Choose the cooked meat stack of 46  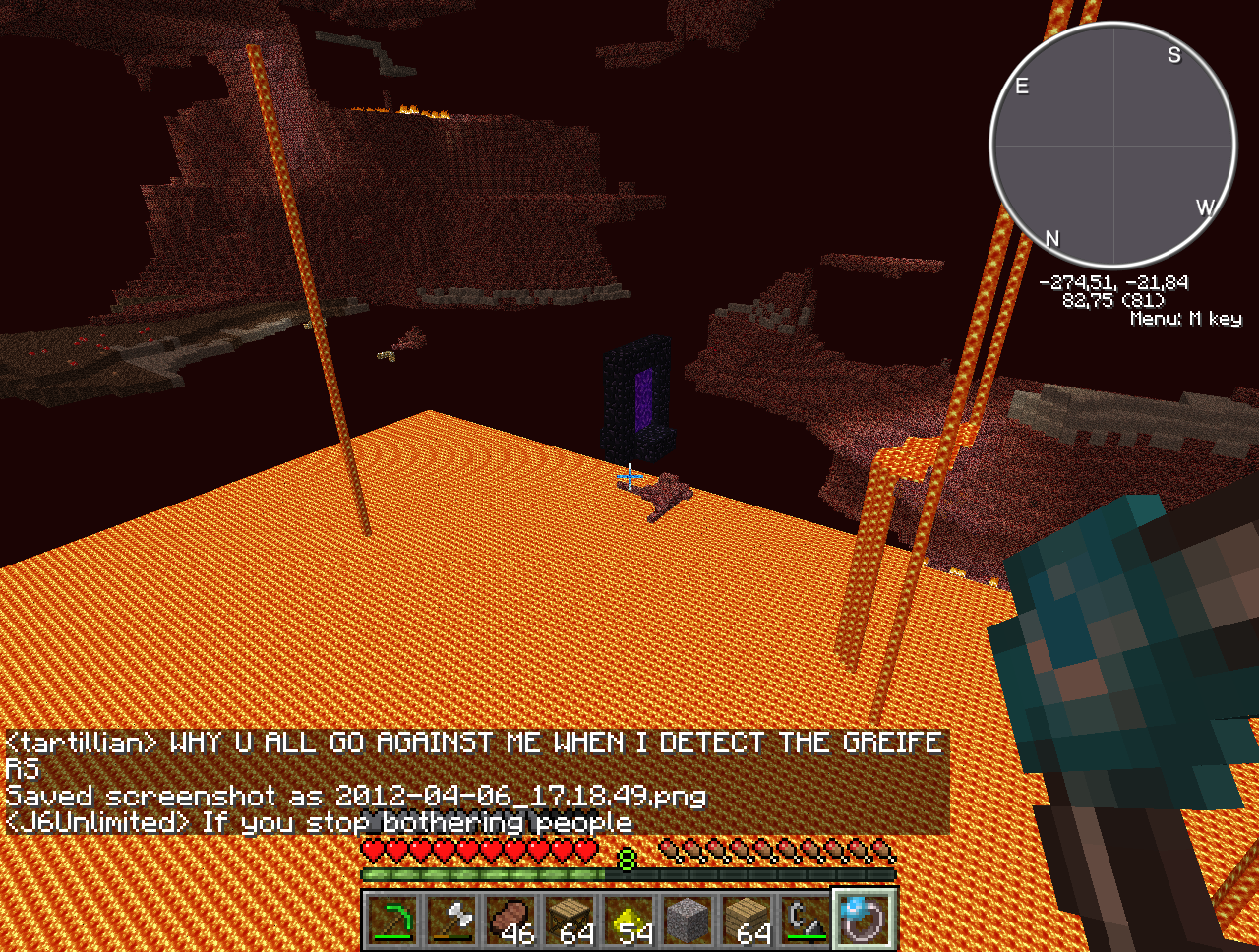click(x=511, y=921)
